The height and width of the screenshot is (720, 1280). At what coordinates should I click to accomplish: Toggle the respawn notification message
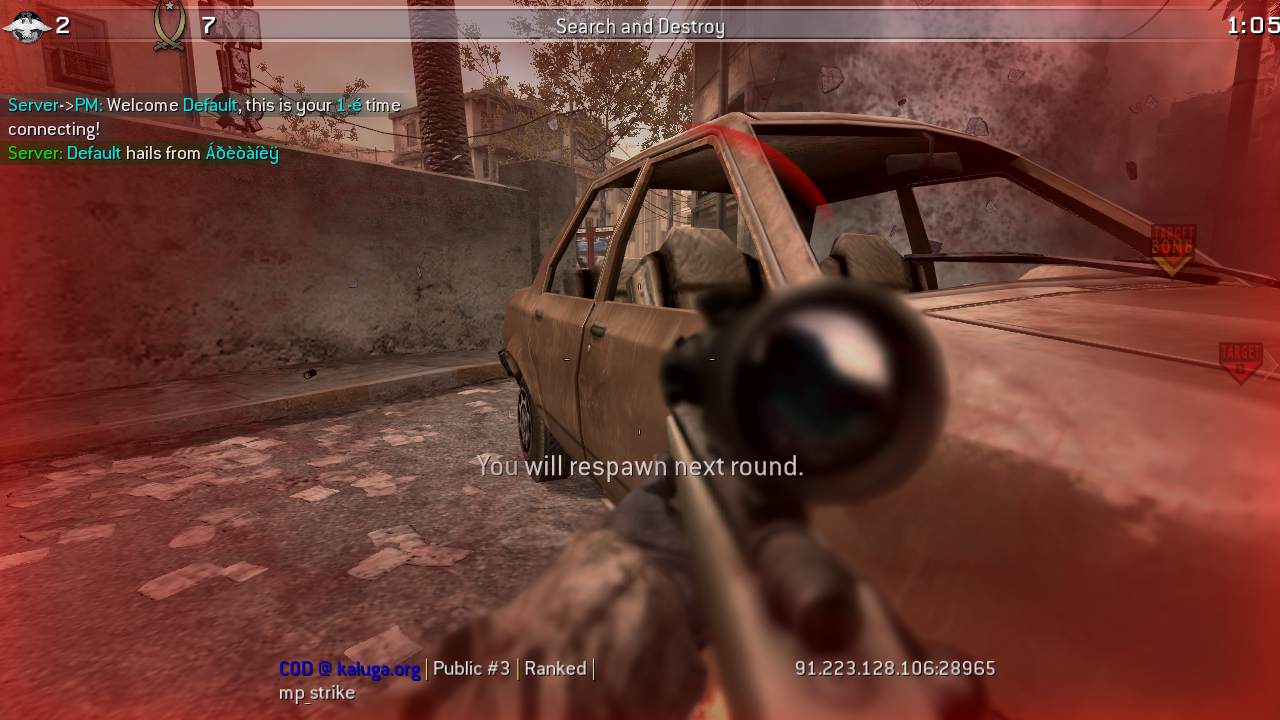(x=639, y=465)
